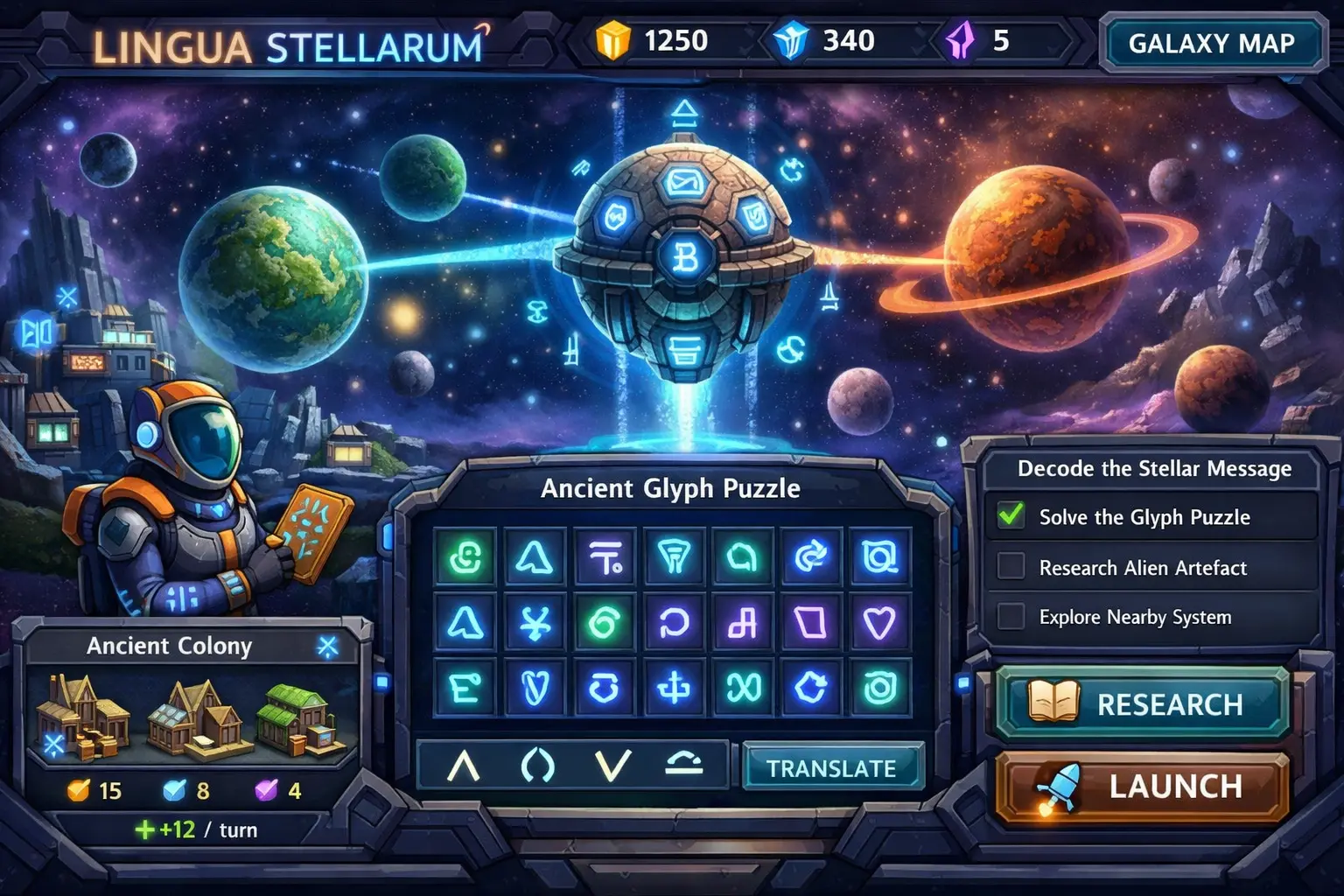Launch the rocket
1344x896 pixels.
(1143, 786)
